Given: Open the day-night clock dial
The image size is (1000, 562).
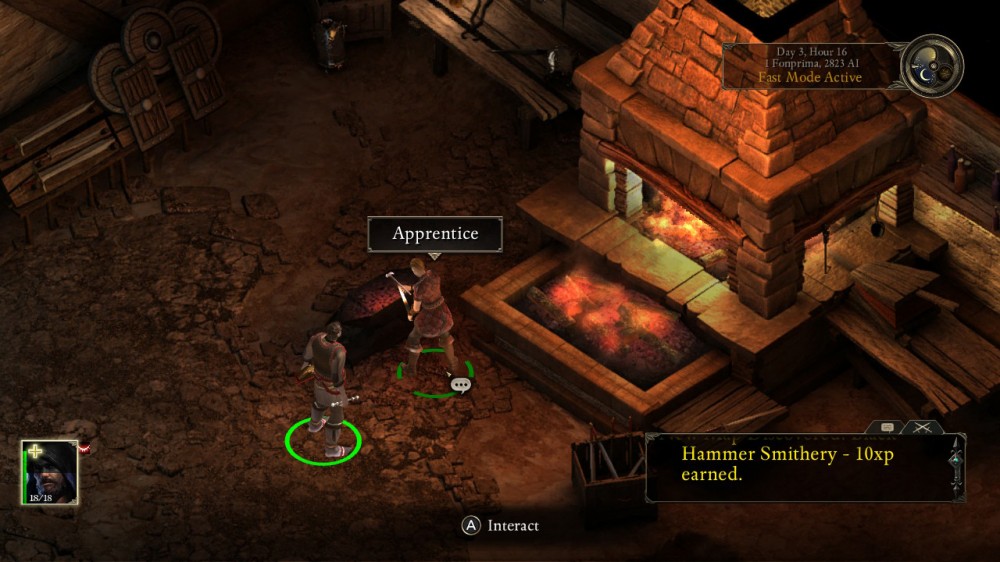Looking at the screenshot, I should click(932, 66).
